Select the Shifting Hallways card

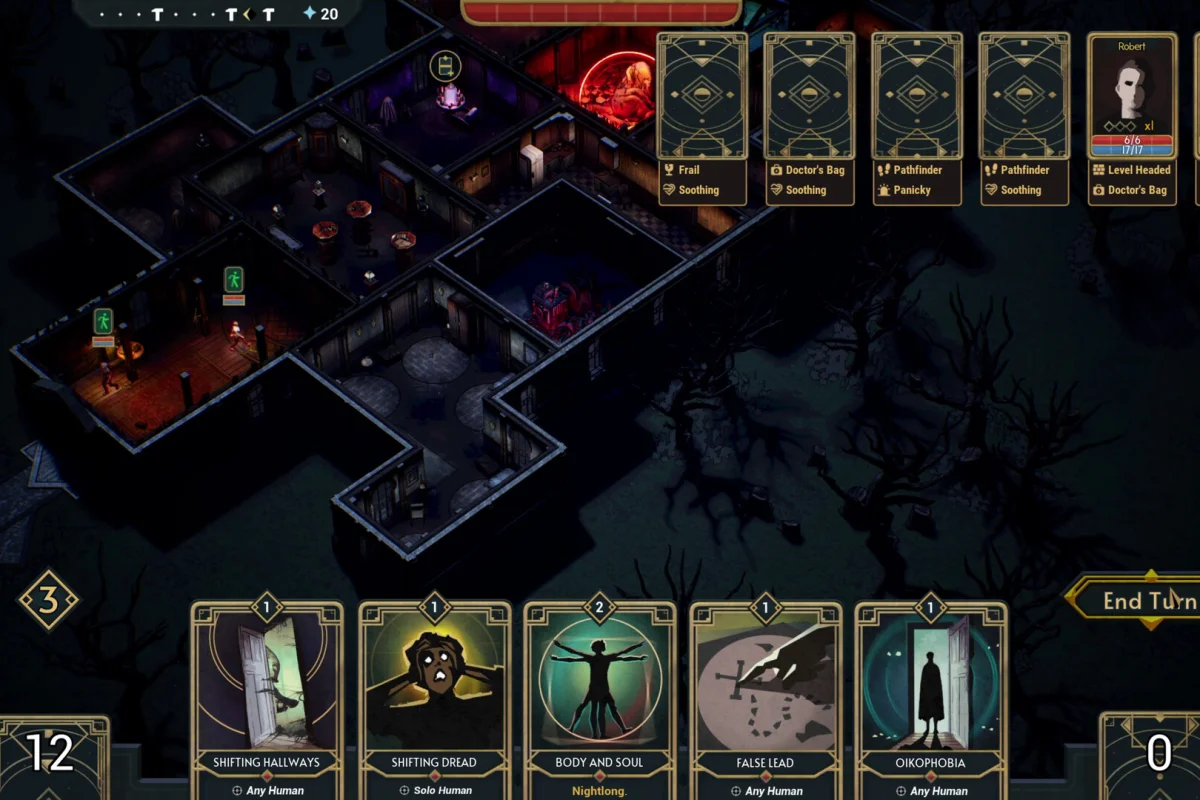click(267, 690)
